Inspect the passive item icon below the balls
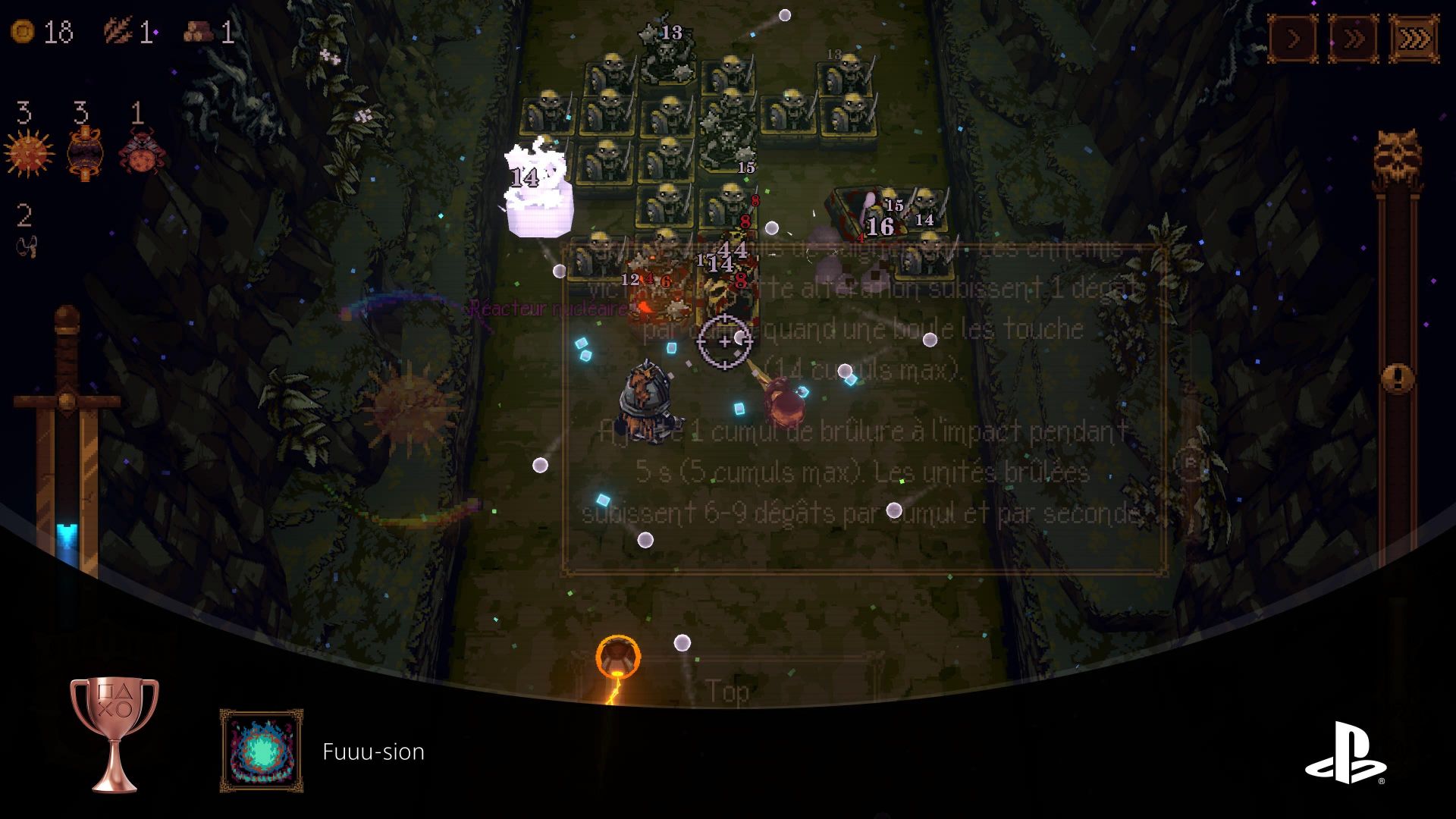Viewport: 1456px width, 819px height. 26,246
